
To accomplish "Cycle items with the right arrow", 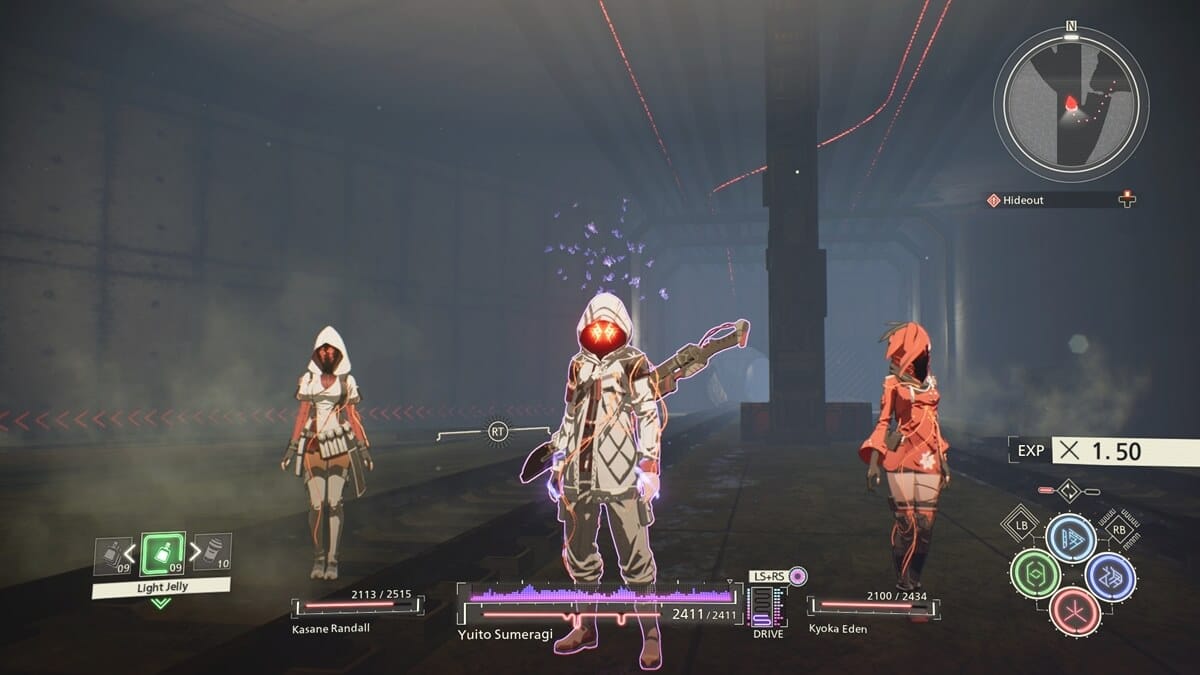I will (194, 551).
